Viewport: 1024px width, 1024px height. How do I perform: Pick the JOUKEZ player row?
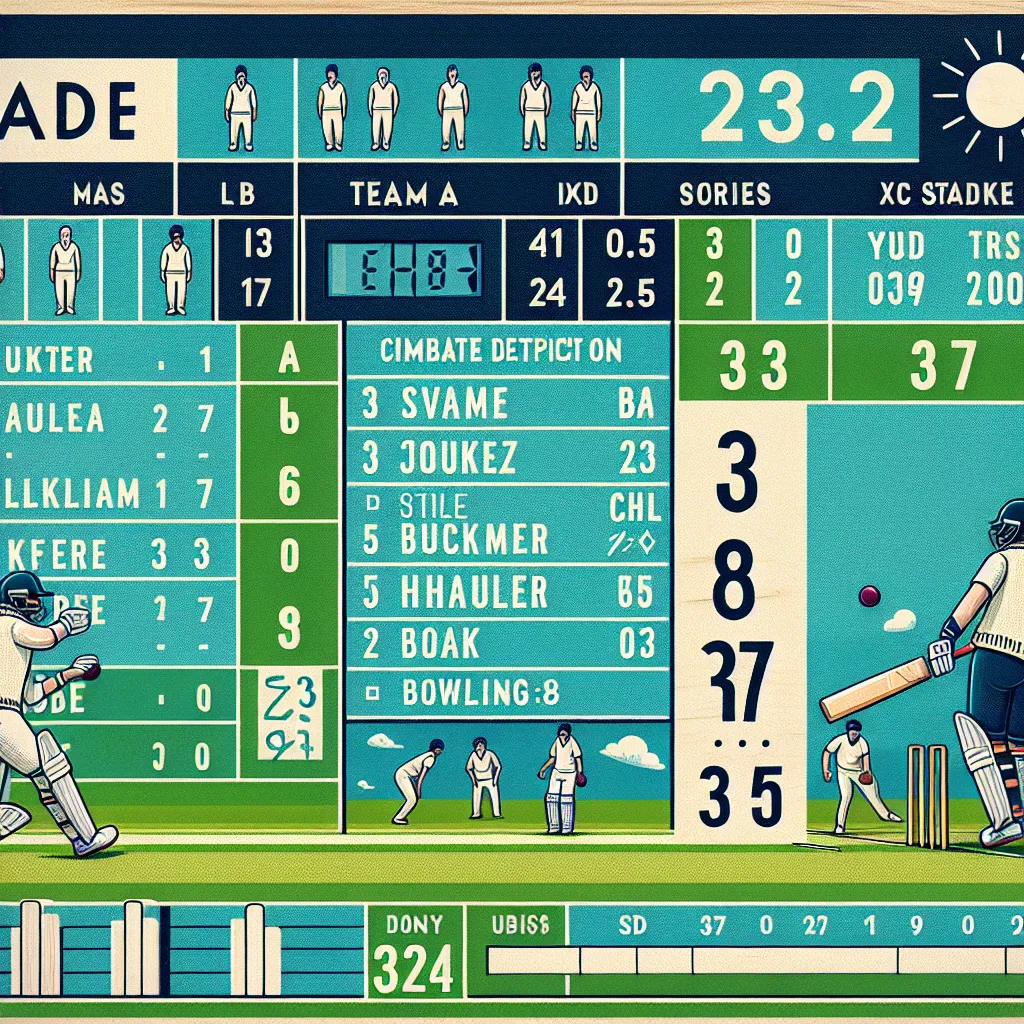coord(507,459)
